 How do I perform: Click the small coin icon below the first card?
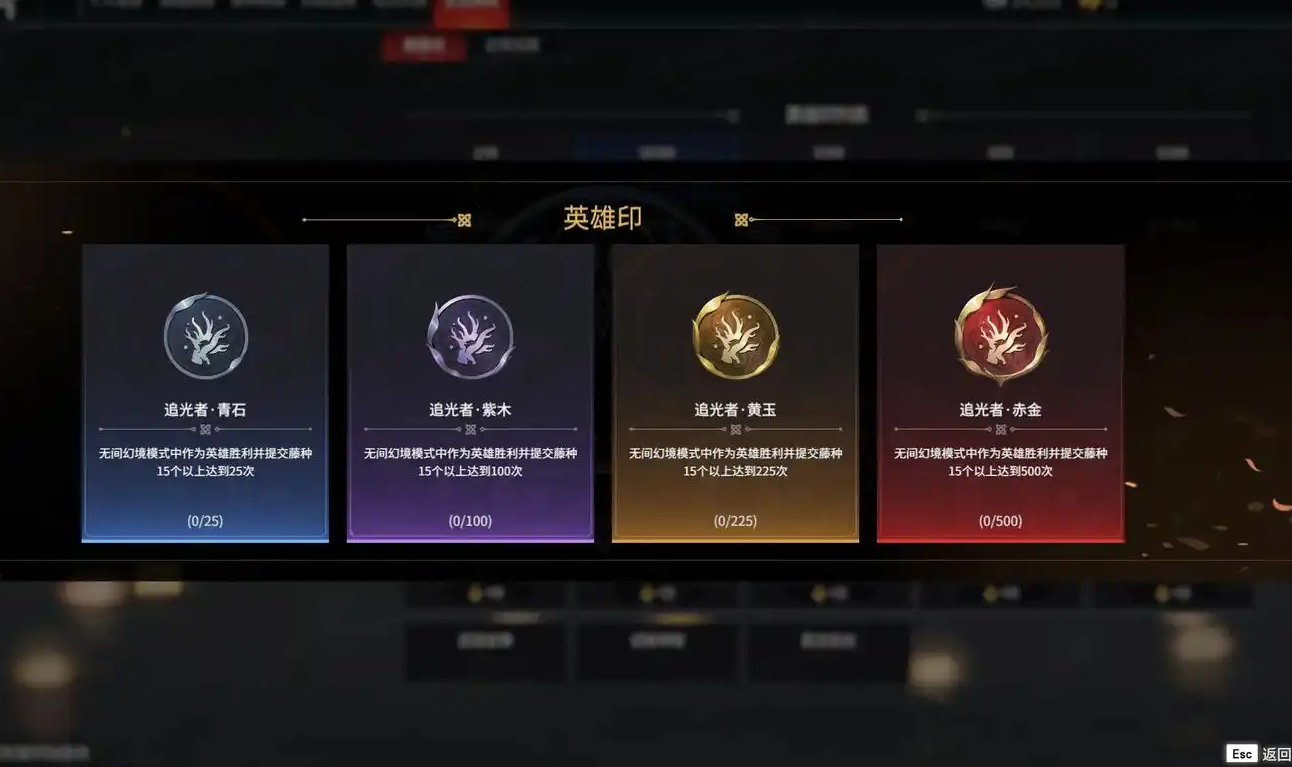473,591
